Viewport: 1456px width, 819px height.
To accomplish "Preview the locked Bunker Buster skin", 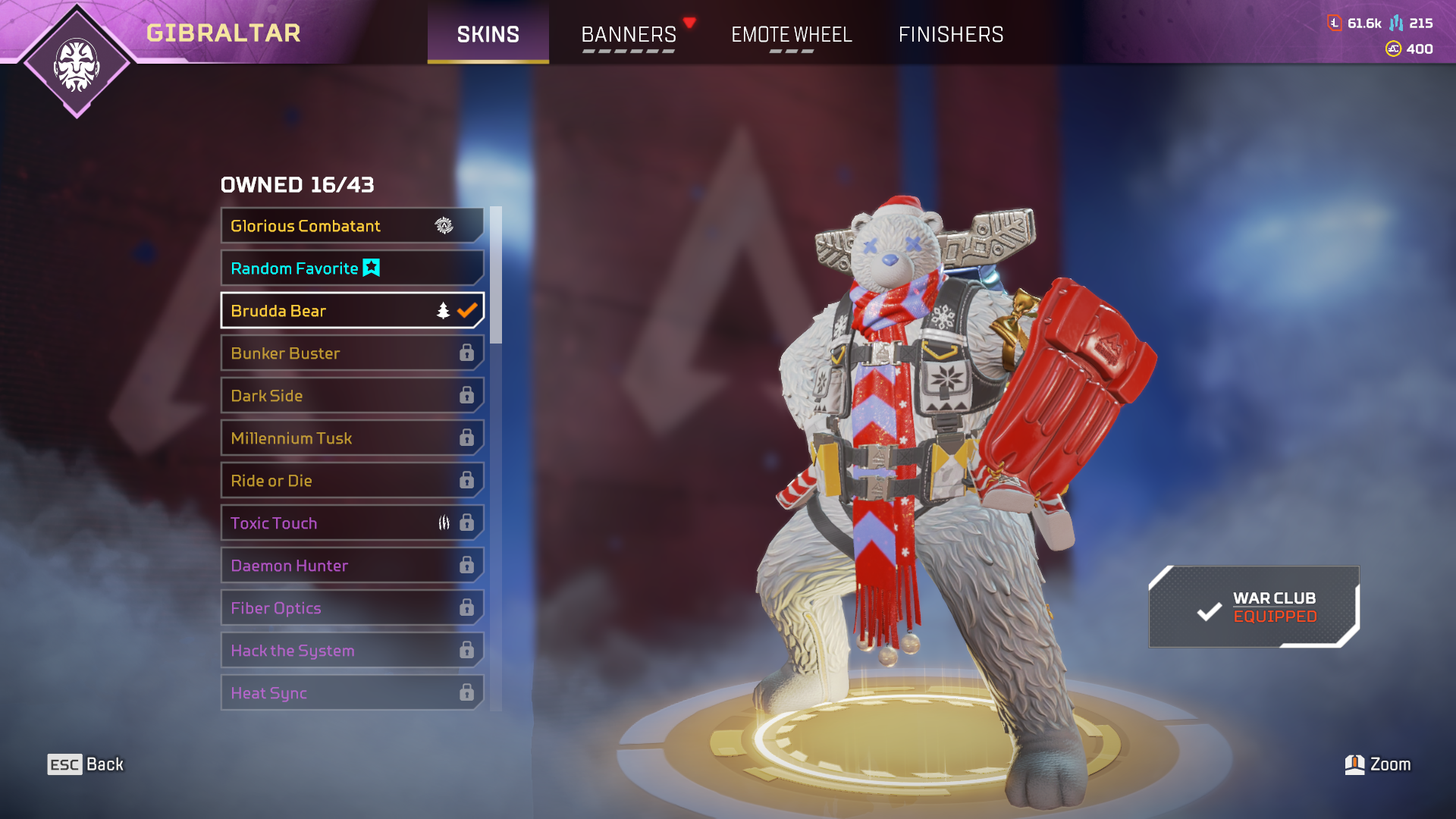I will (352, 353).
